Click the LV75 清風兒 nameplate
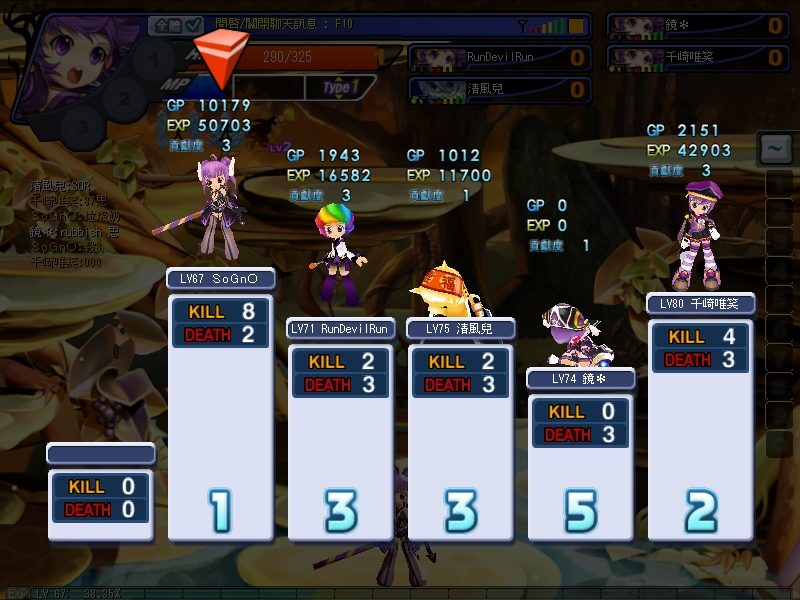The image size is (800, 600). (460, 328)
